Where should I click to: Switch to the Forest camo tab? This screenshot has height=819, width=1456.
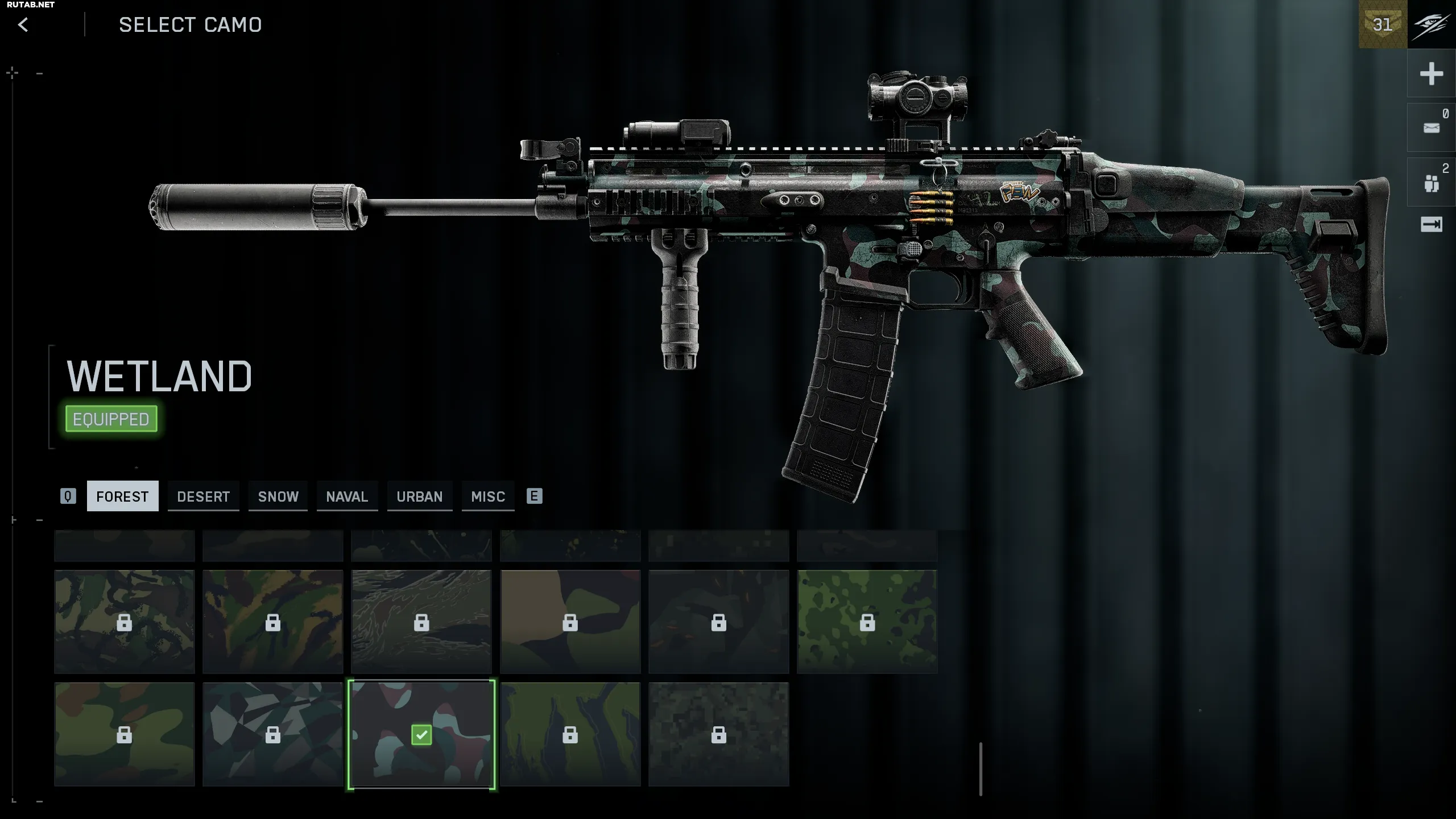pos(122,497)
